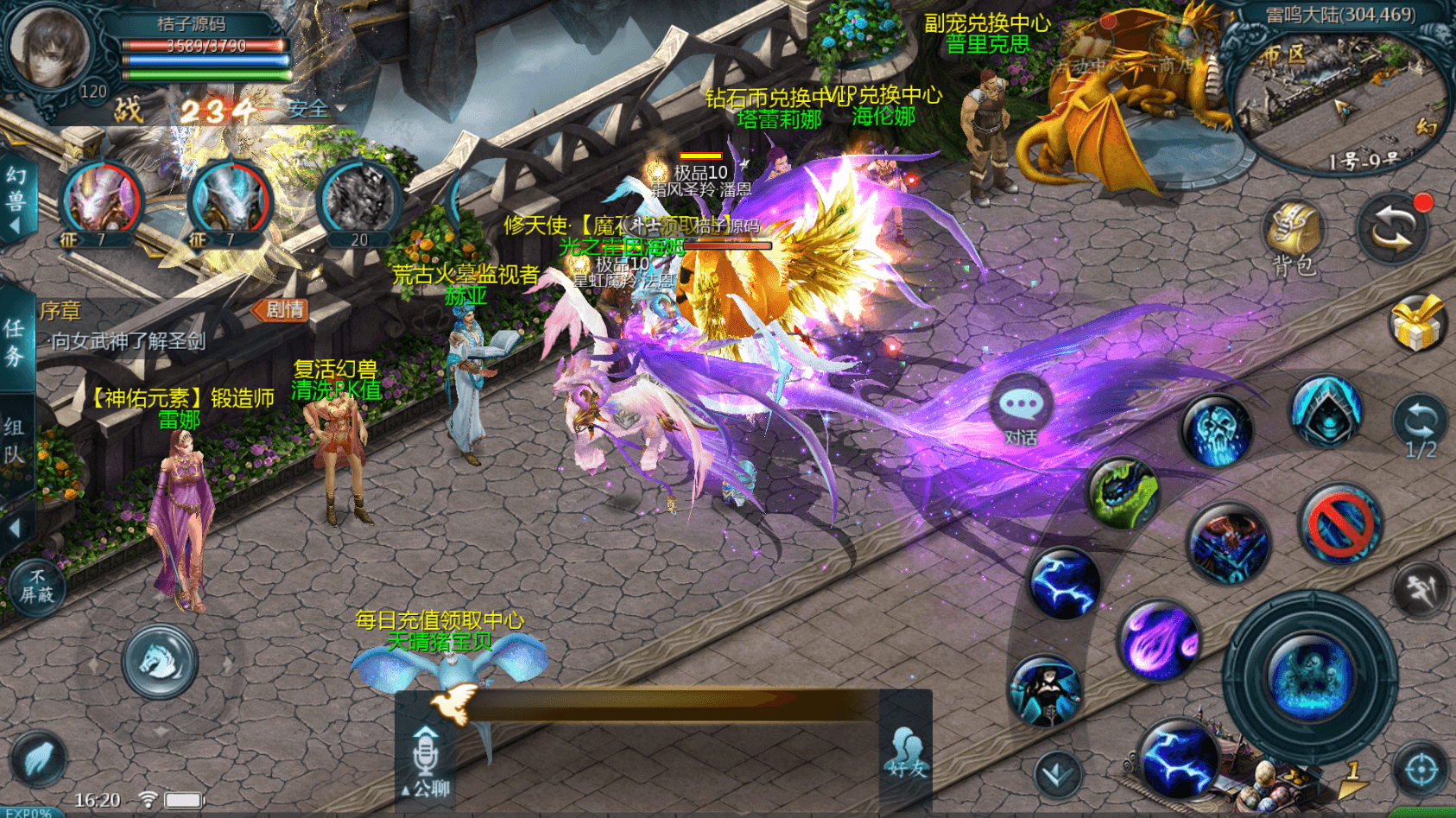This screenshot has height=818, width=1456.
Task: Activate the blue skull skill
Action: pos(1218,430)
